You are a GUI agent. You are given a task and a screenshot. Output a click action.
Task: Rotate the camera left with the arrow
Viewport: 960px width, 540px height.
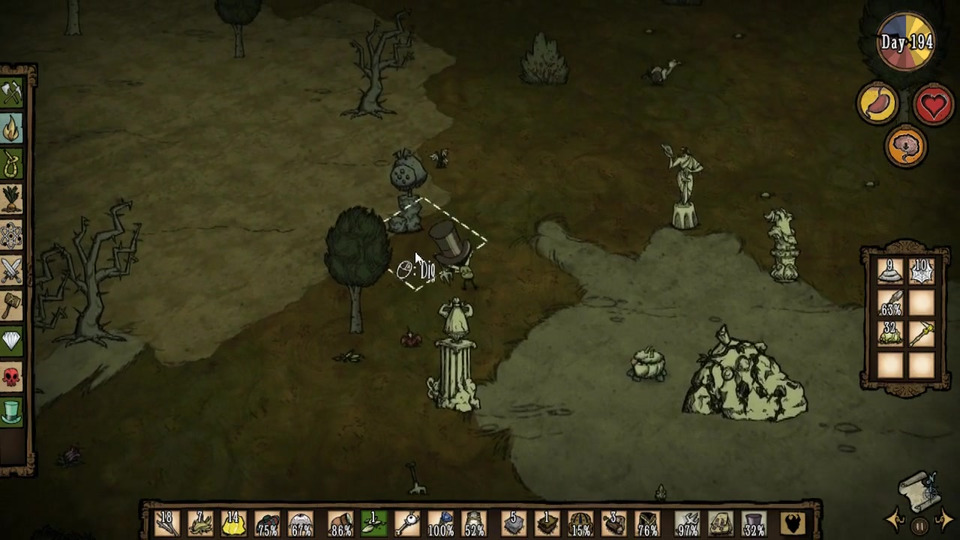[x=893, y=519]
